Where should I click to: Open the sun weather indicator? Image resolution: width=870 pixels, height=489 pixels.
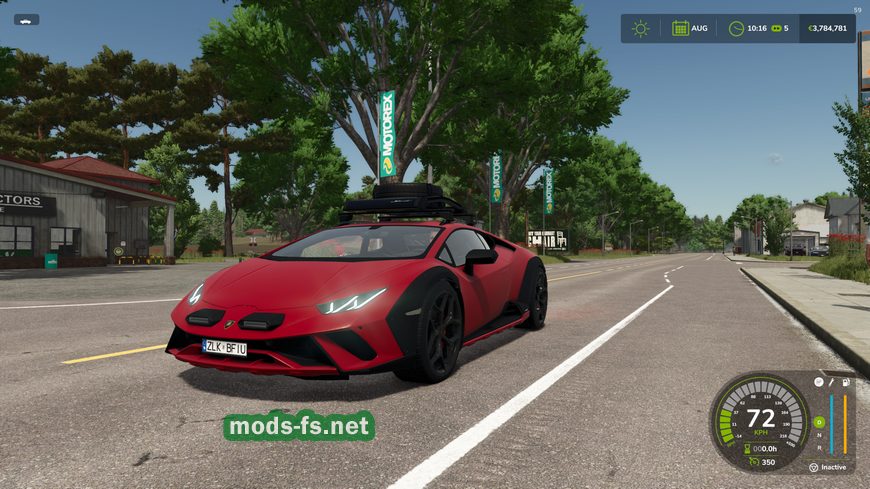coord(640,28)
